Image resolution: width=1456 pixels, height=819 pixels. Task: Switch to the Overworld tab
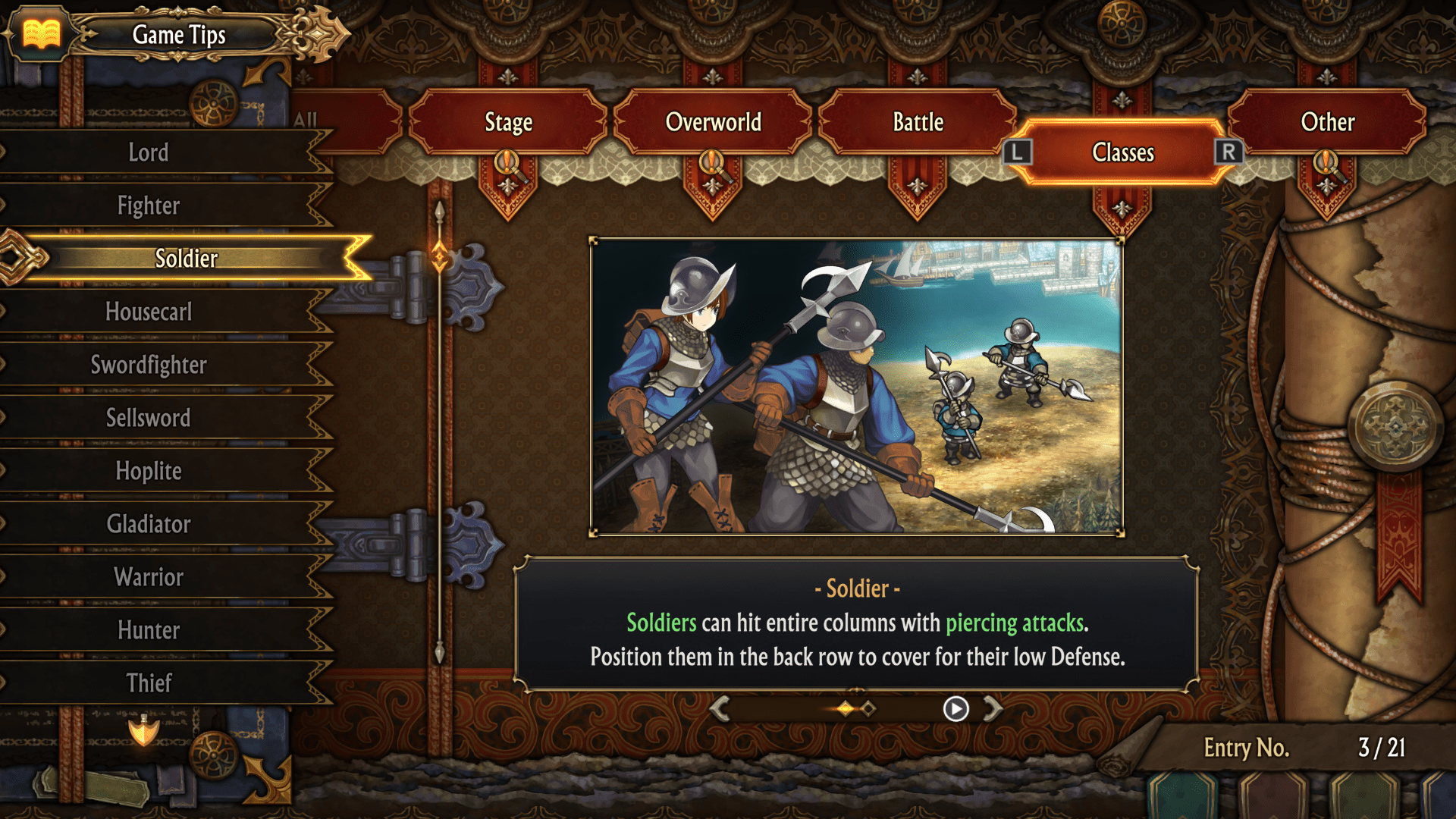point(713,122)
